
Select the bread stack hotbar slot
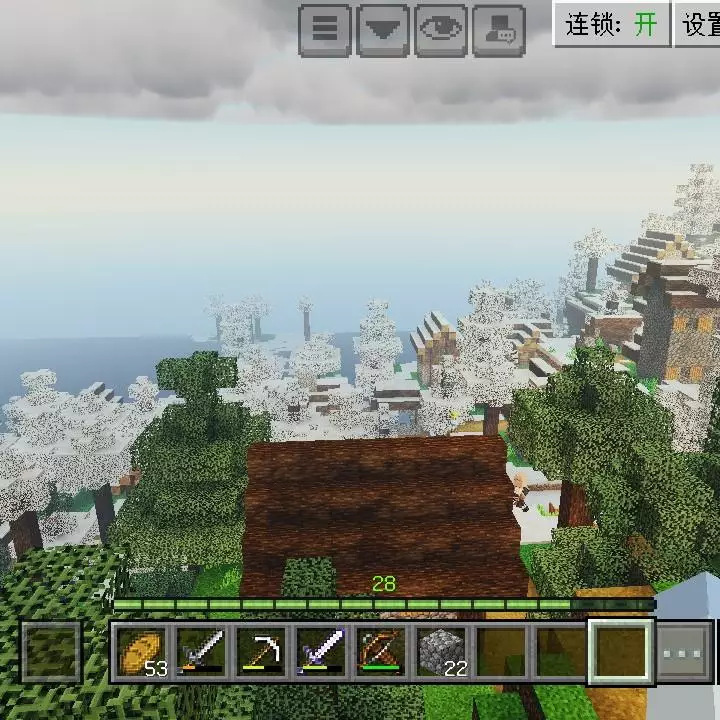click(x=141, y=653)
